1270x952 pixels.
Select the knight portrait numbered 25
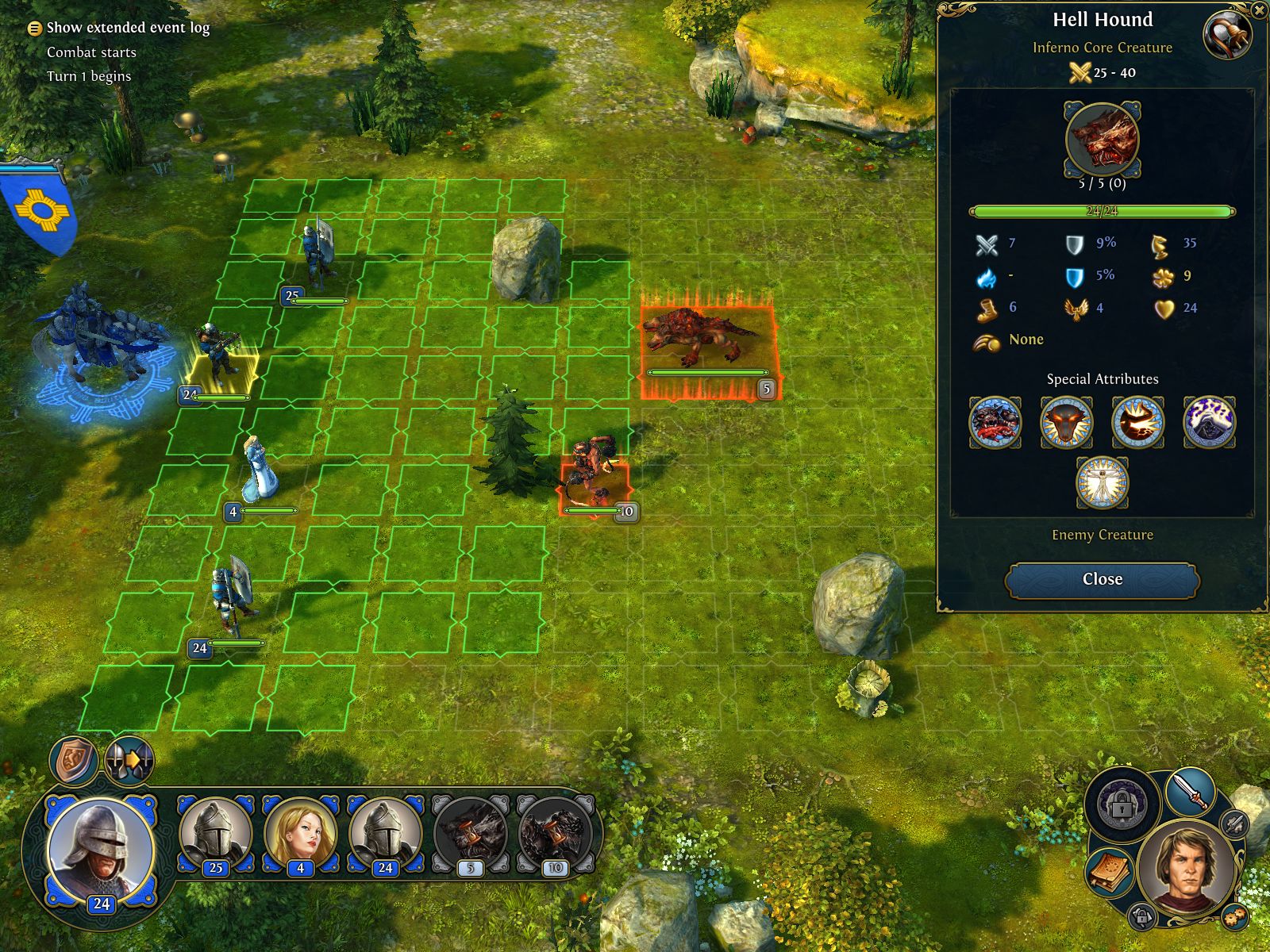[215, 835]
